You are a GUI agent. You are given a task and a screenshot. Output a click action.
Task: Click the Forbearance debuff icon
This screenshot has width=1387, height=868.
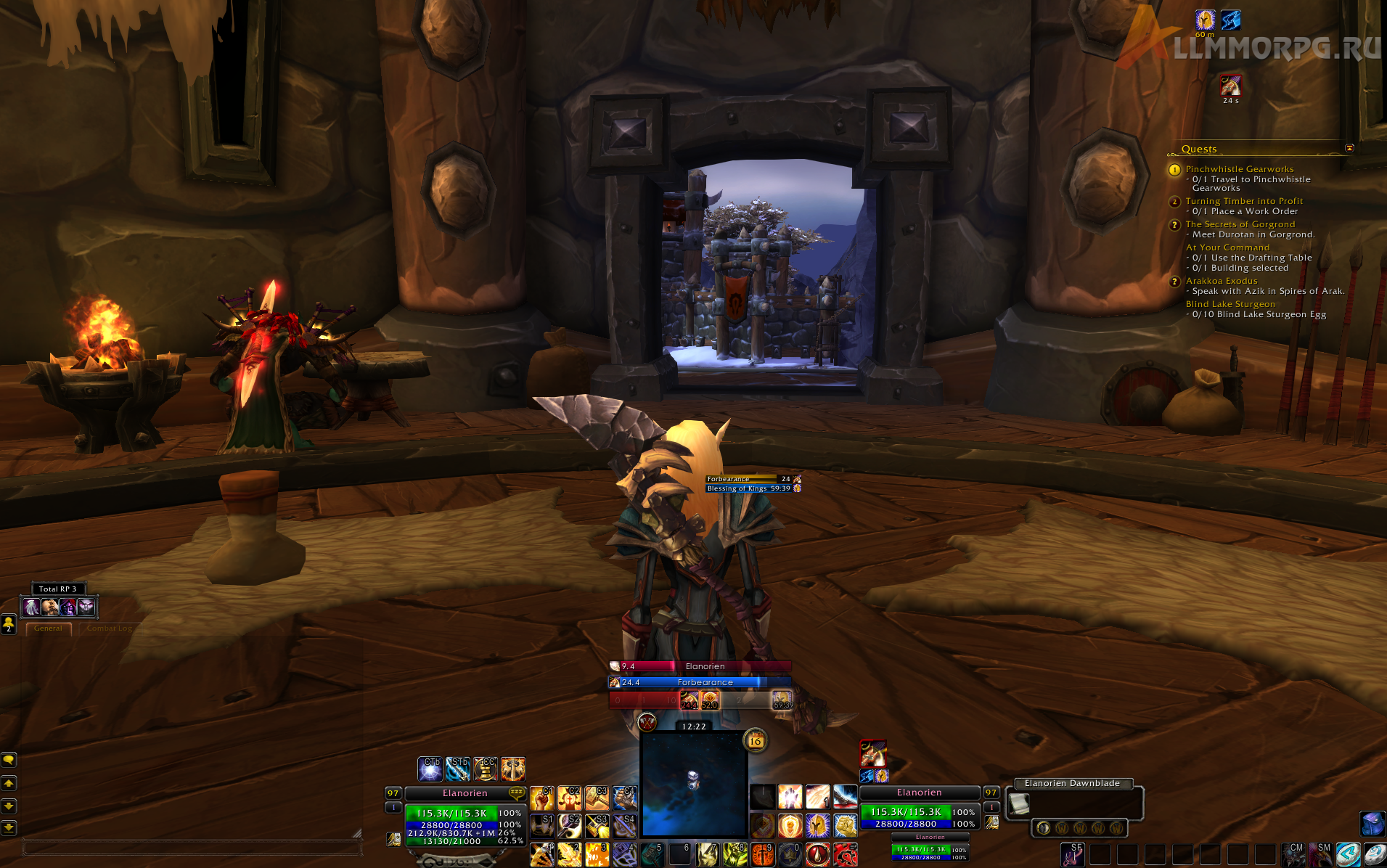[1230, 86]
